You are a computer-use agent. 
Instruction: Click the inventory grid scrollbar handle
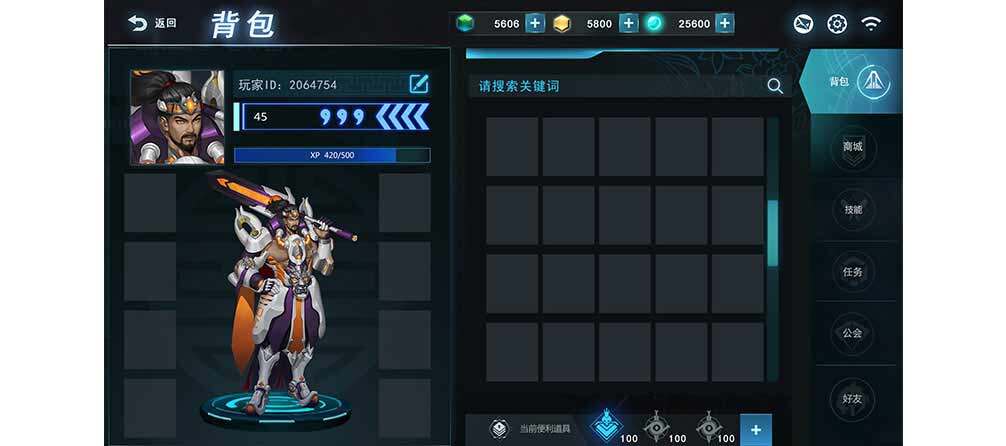pos(772,233)
